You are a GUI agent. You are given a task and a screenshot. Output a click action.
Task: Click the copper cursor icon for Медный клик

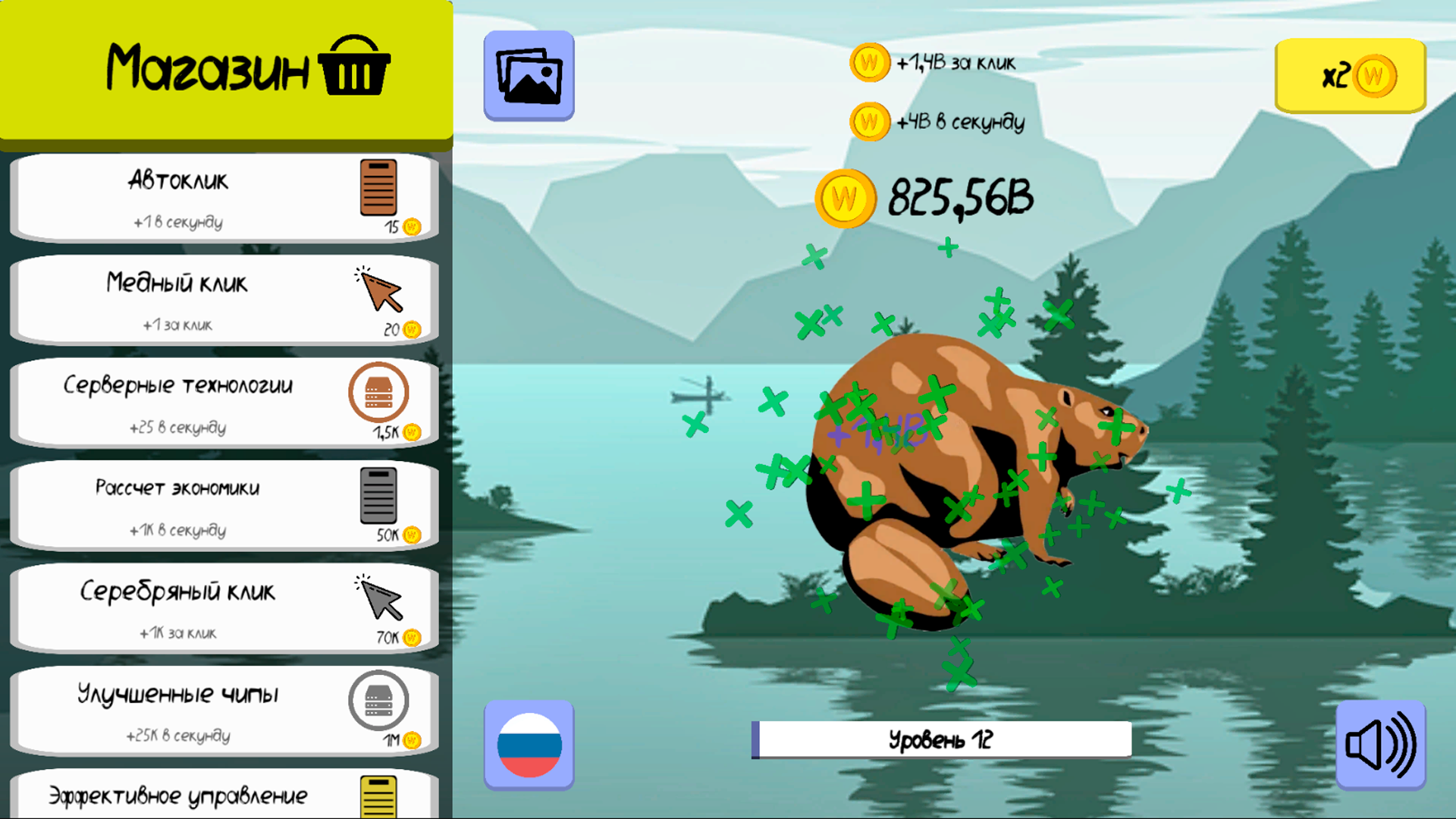[377, 292]
